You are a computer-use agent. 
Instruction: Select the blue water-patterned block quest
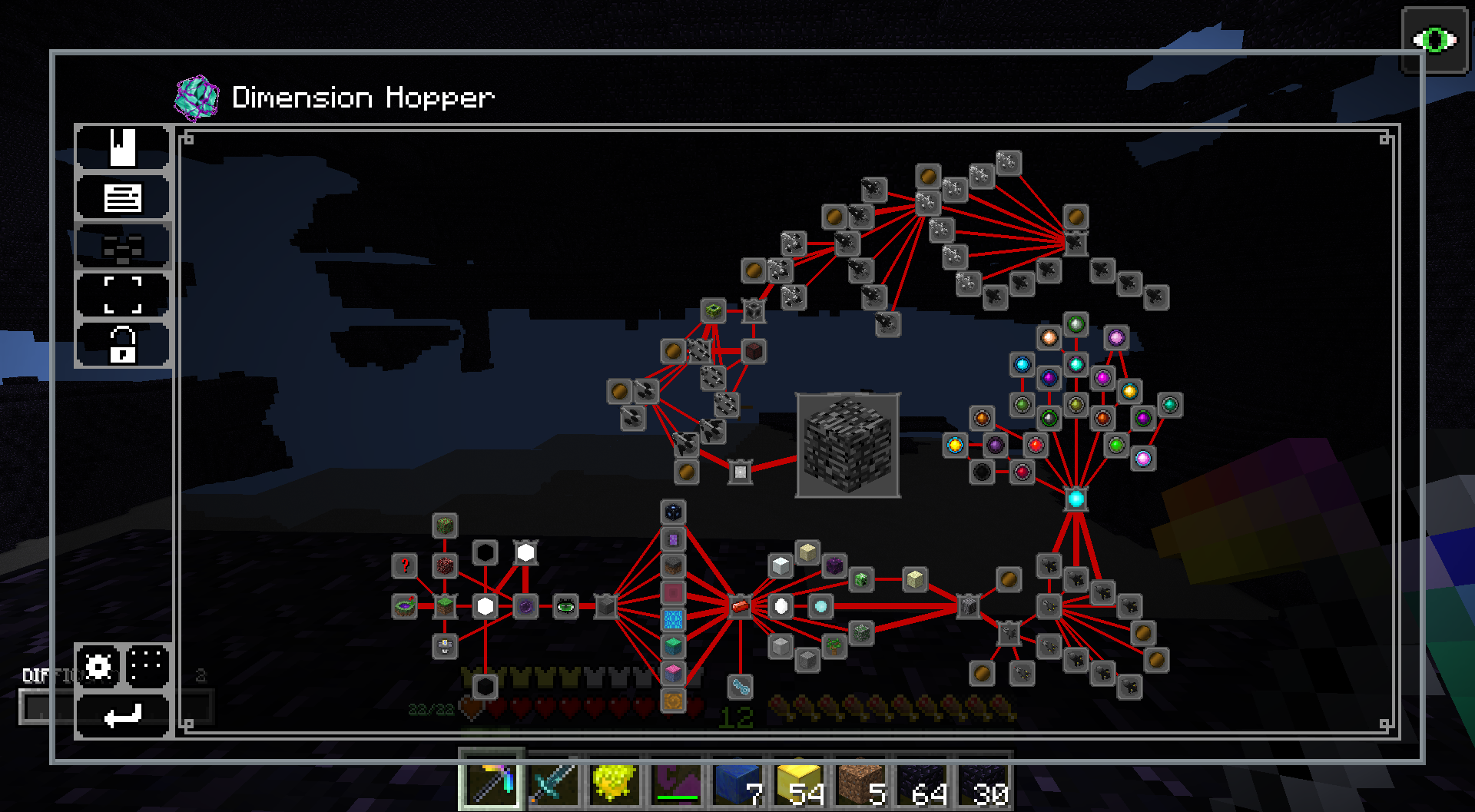pos(673,619)
